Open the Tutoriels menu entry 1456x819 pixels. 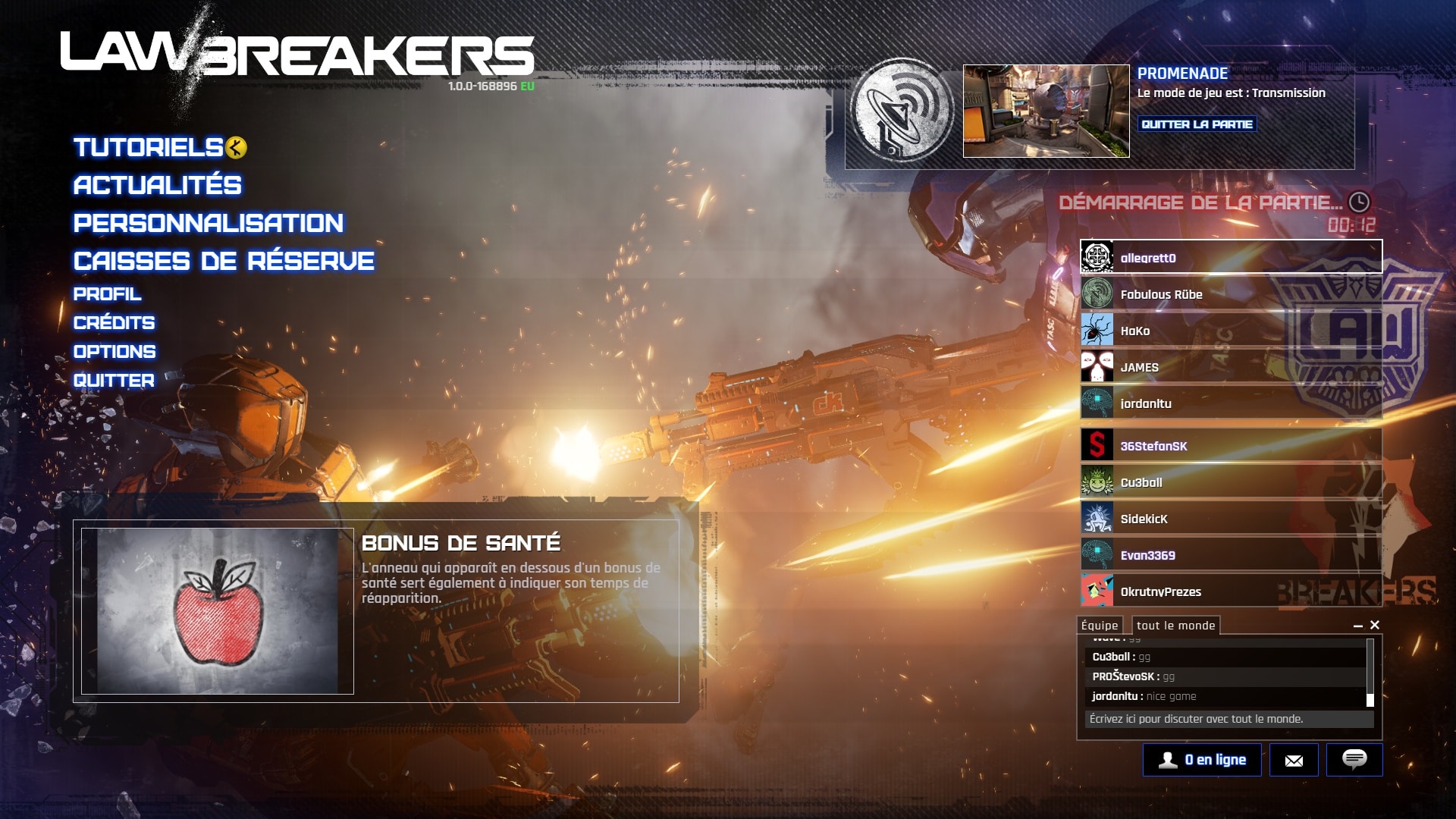[x=149, y=147]
